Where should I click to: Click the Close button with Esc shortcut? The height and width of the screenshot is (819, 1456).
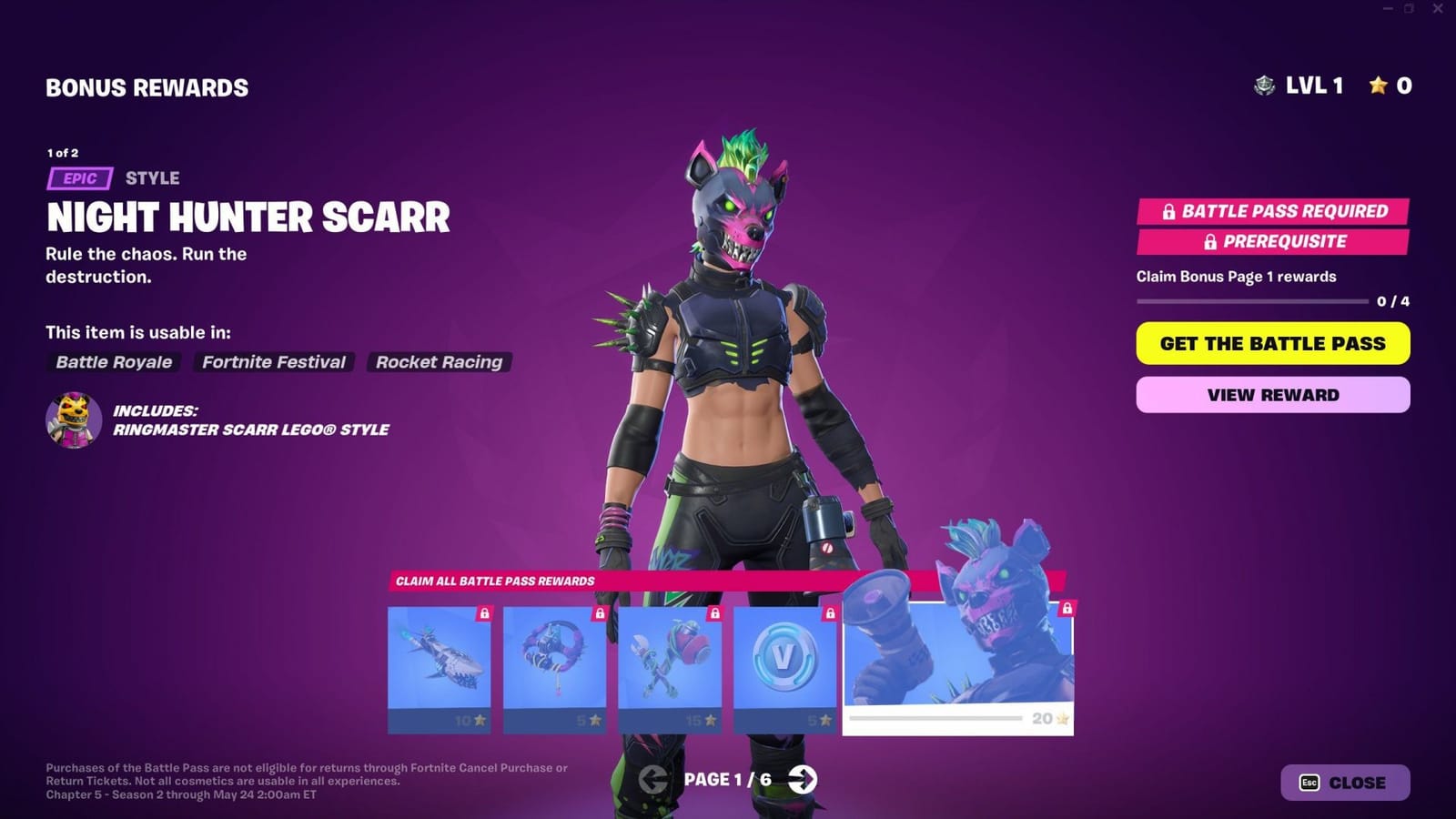(1344, 782)
